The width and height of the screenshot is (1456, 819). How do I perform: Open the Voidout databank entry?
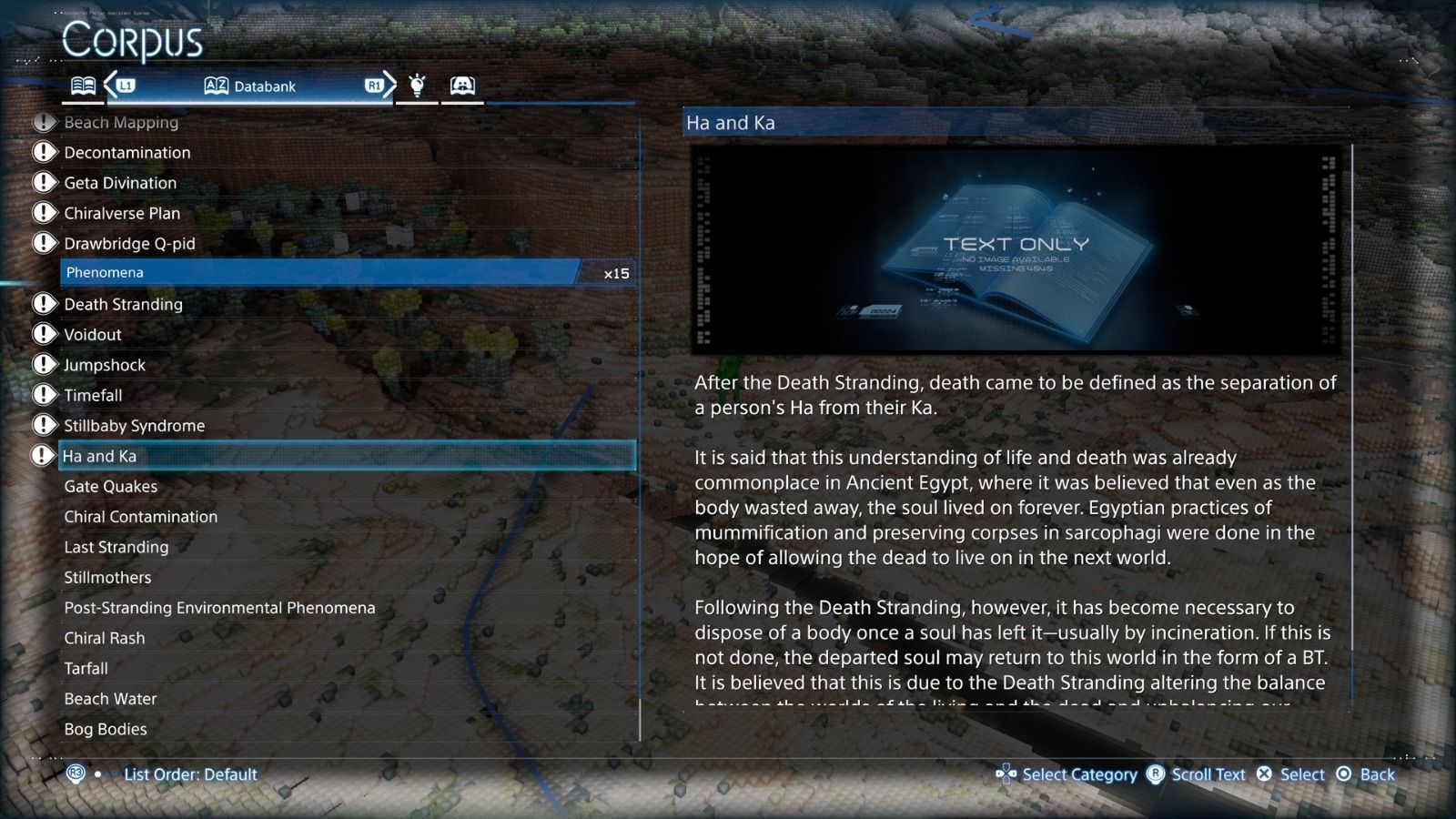tap(91, 334)
